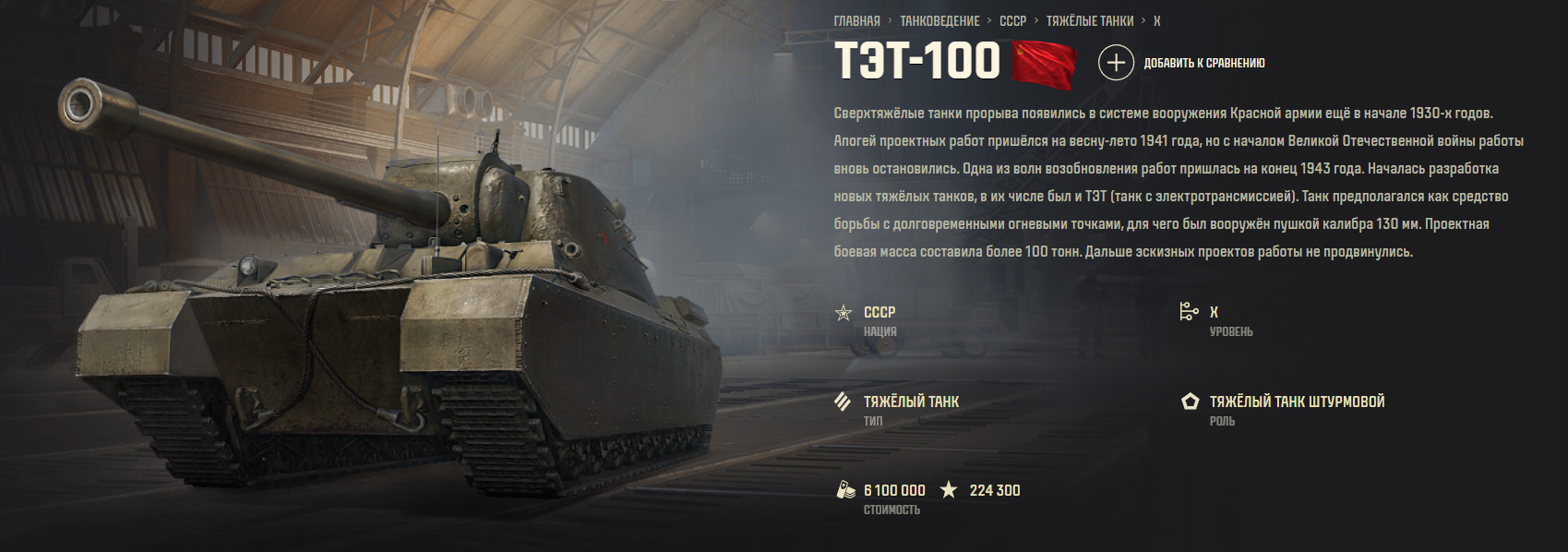Go to the ТАНКОВЕДЕНИЕ breadcrumb

coord(940,21)
